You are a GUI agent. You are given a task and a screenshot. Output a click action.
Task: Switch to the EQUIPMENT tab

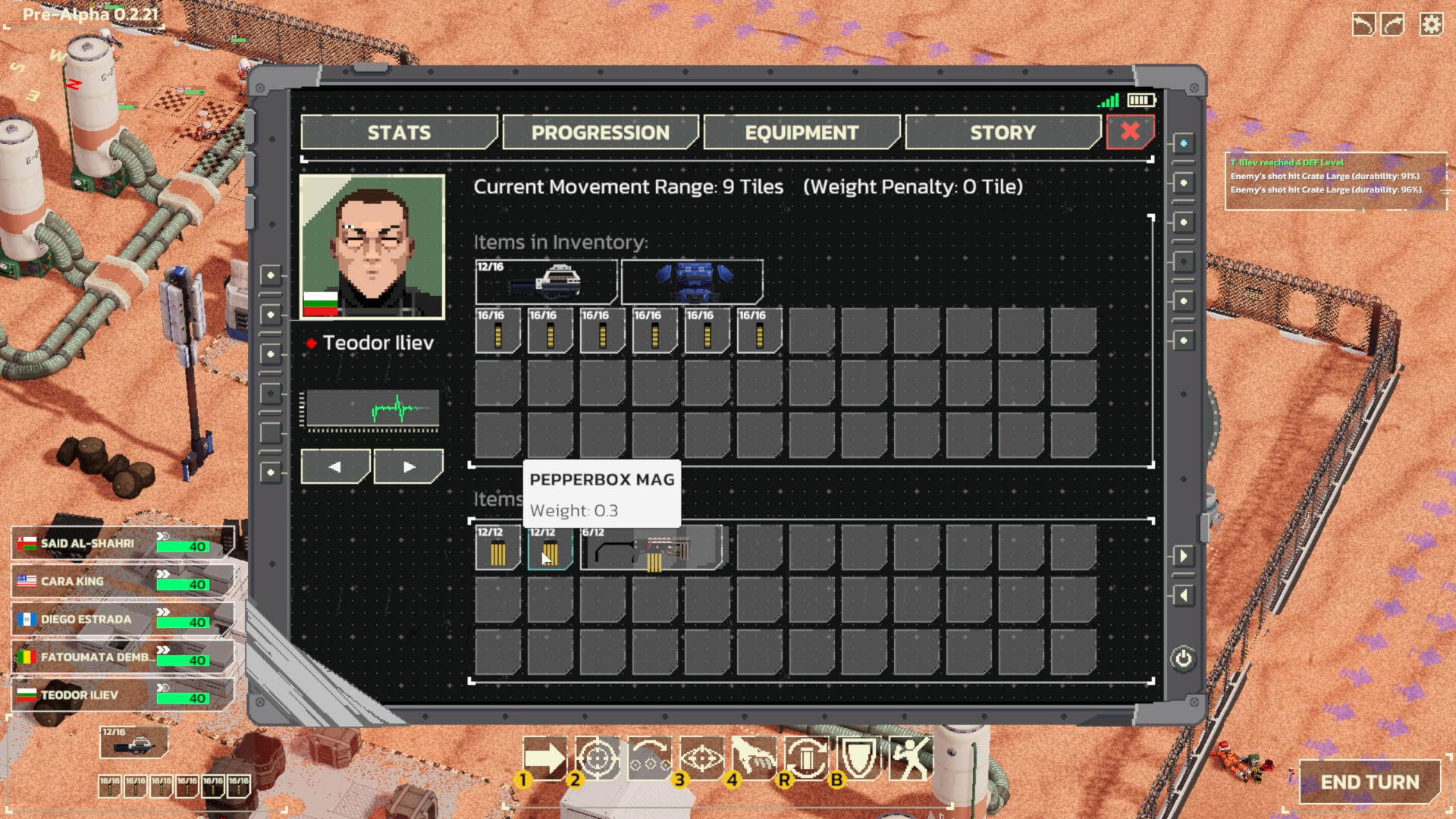click(x=802, y=132)
